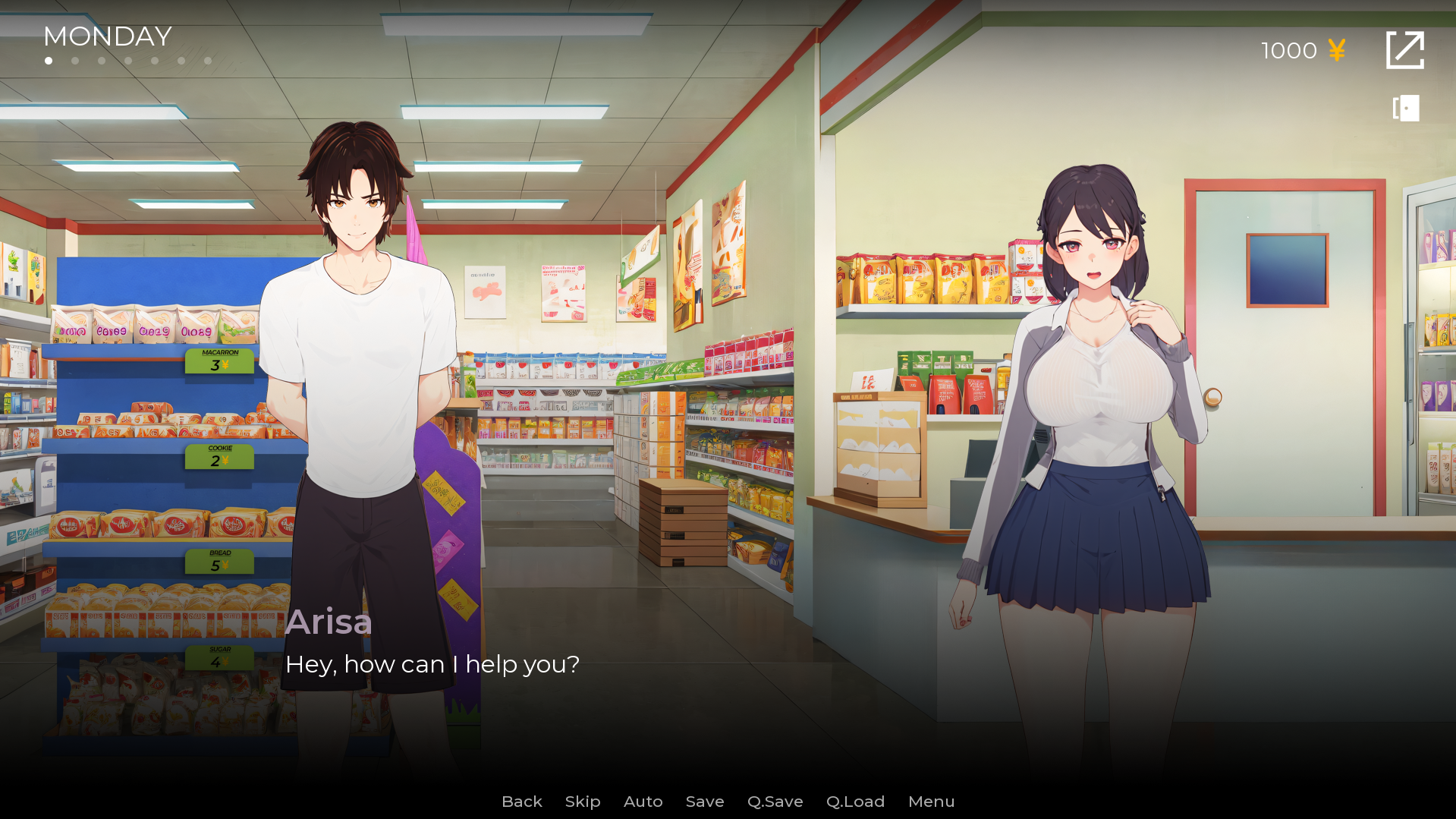Click the door exit icon

[1406, 109]
